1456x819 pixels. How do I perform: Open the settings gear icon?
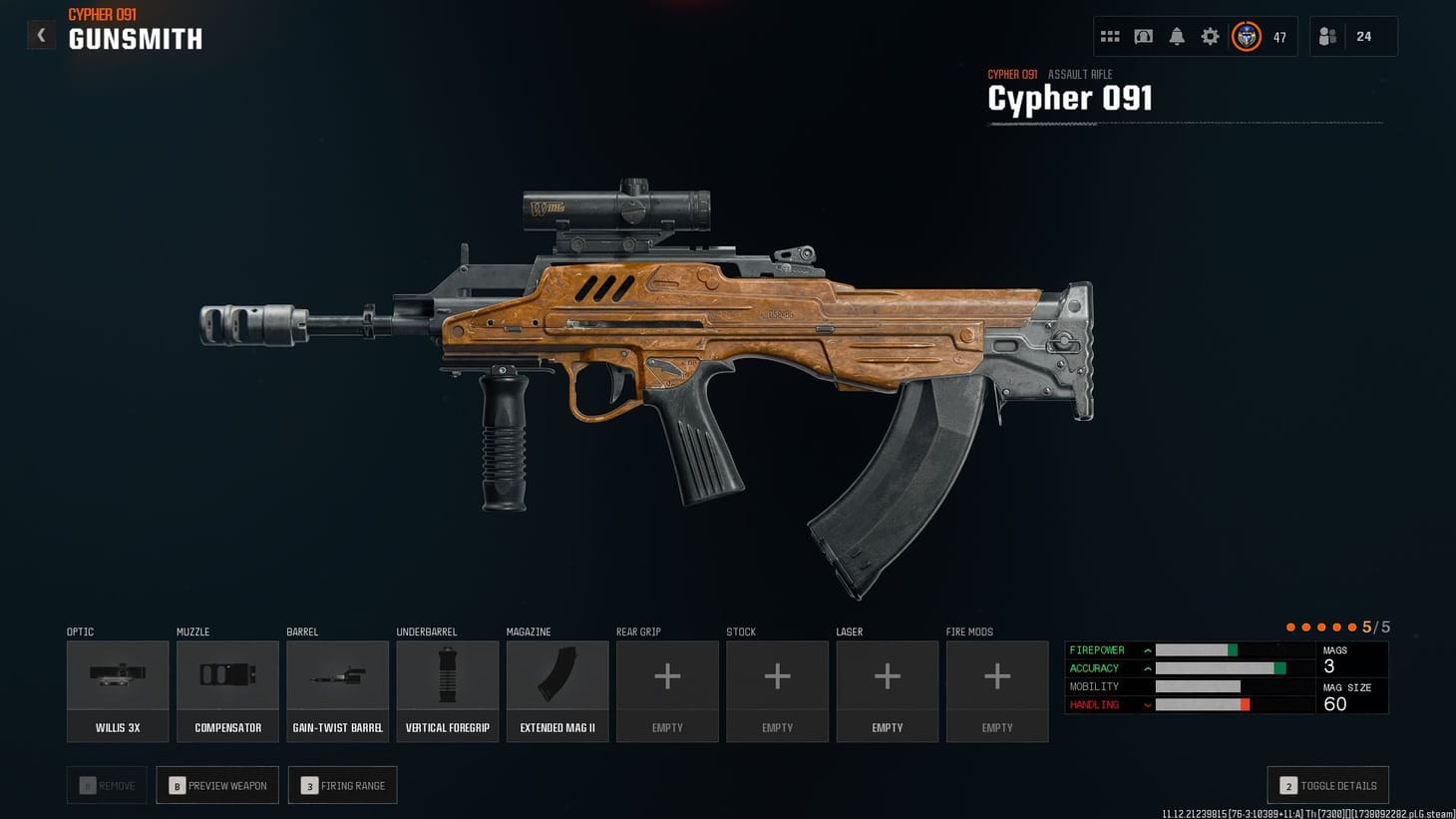coord(1210,36)
